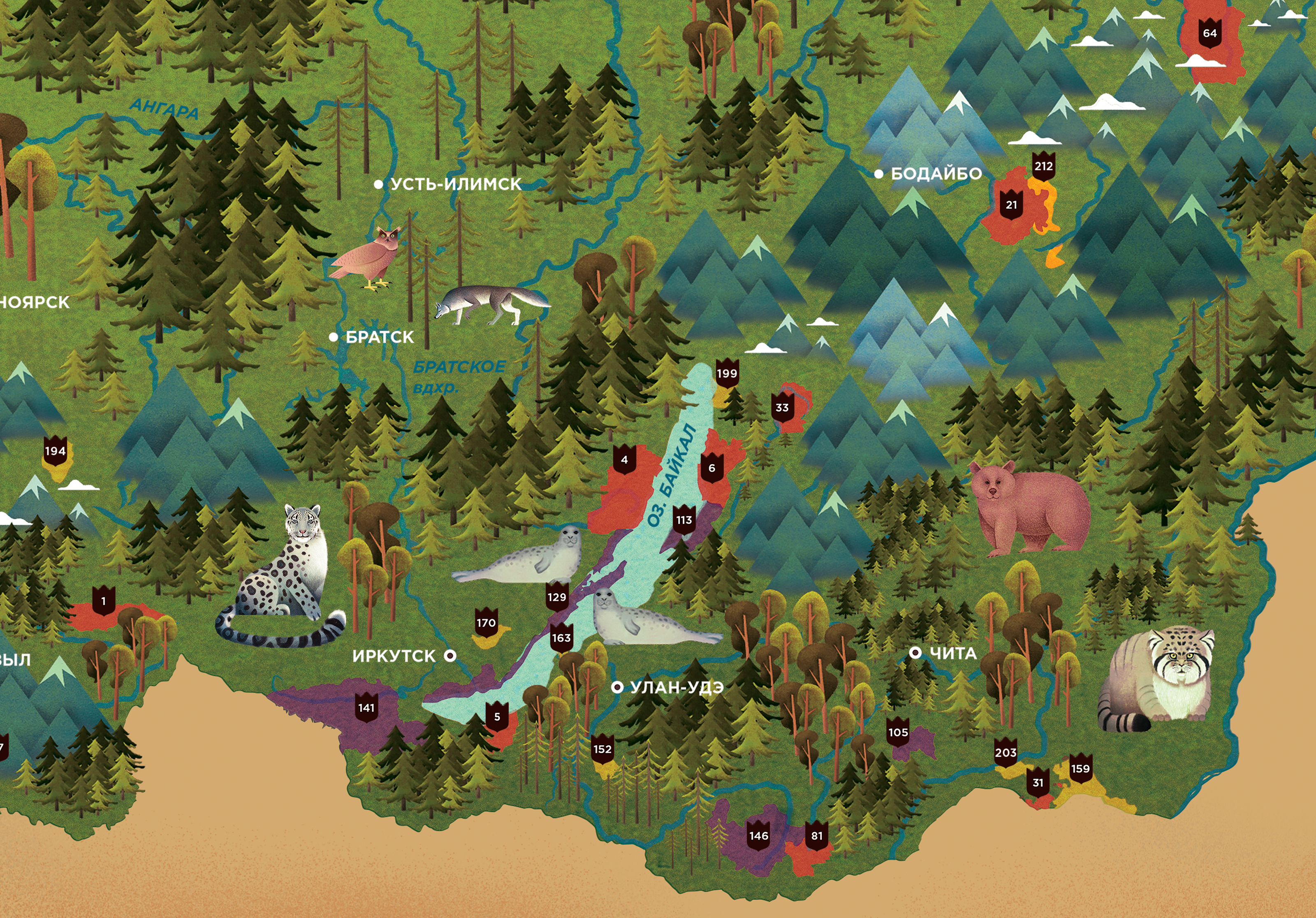
Task: Open map marker 152
Action: [x=602, y=749]
